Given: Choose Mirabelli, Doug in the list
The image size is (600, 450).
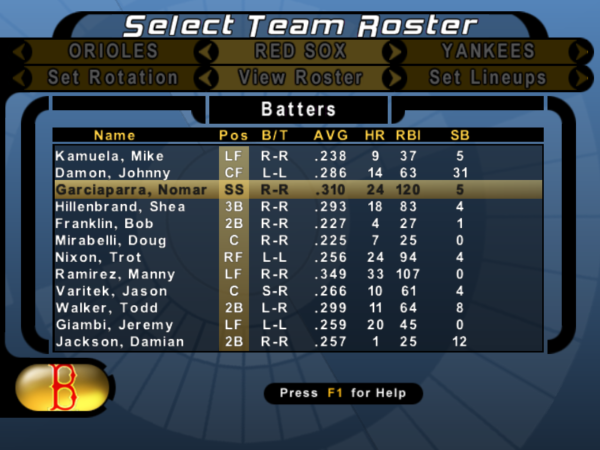Looking at the screenshot, I should point(110,240).
